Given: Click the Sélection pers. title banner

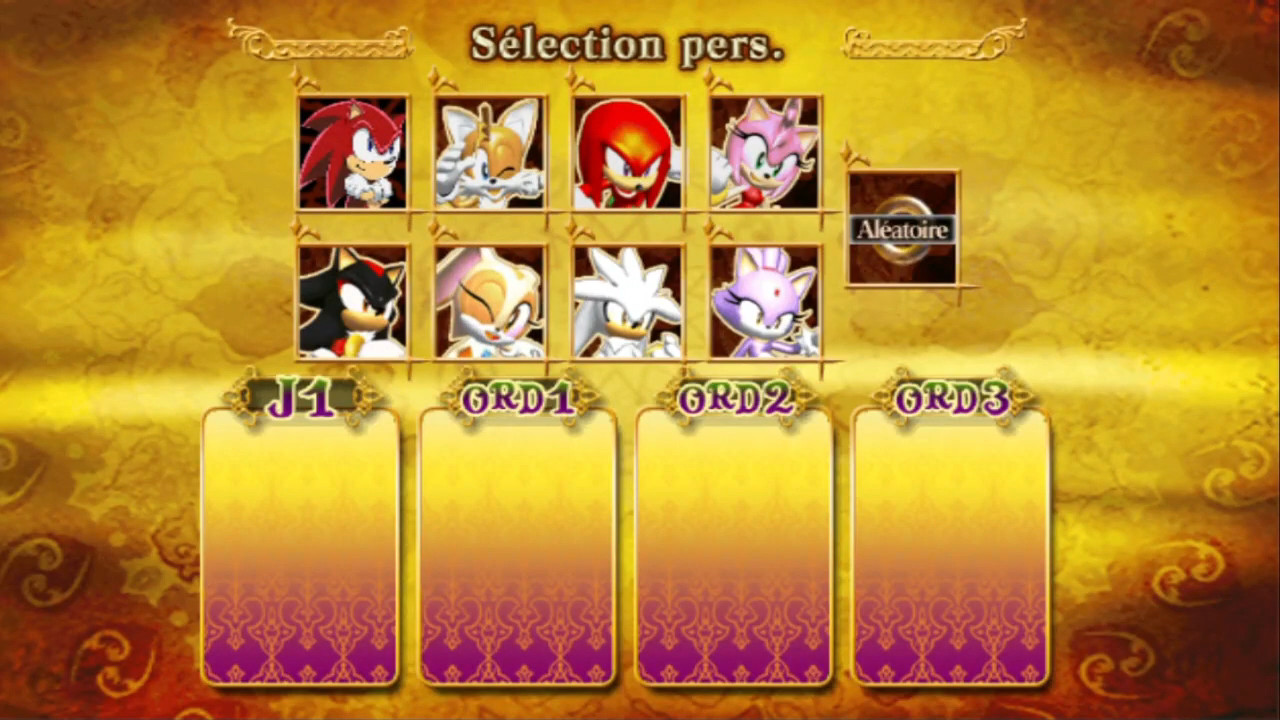Looking at the screenshot, I should 626,42.
